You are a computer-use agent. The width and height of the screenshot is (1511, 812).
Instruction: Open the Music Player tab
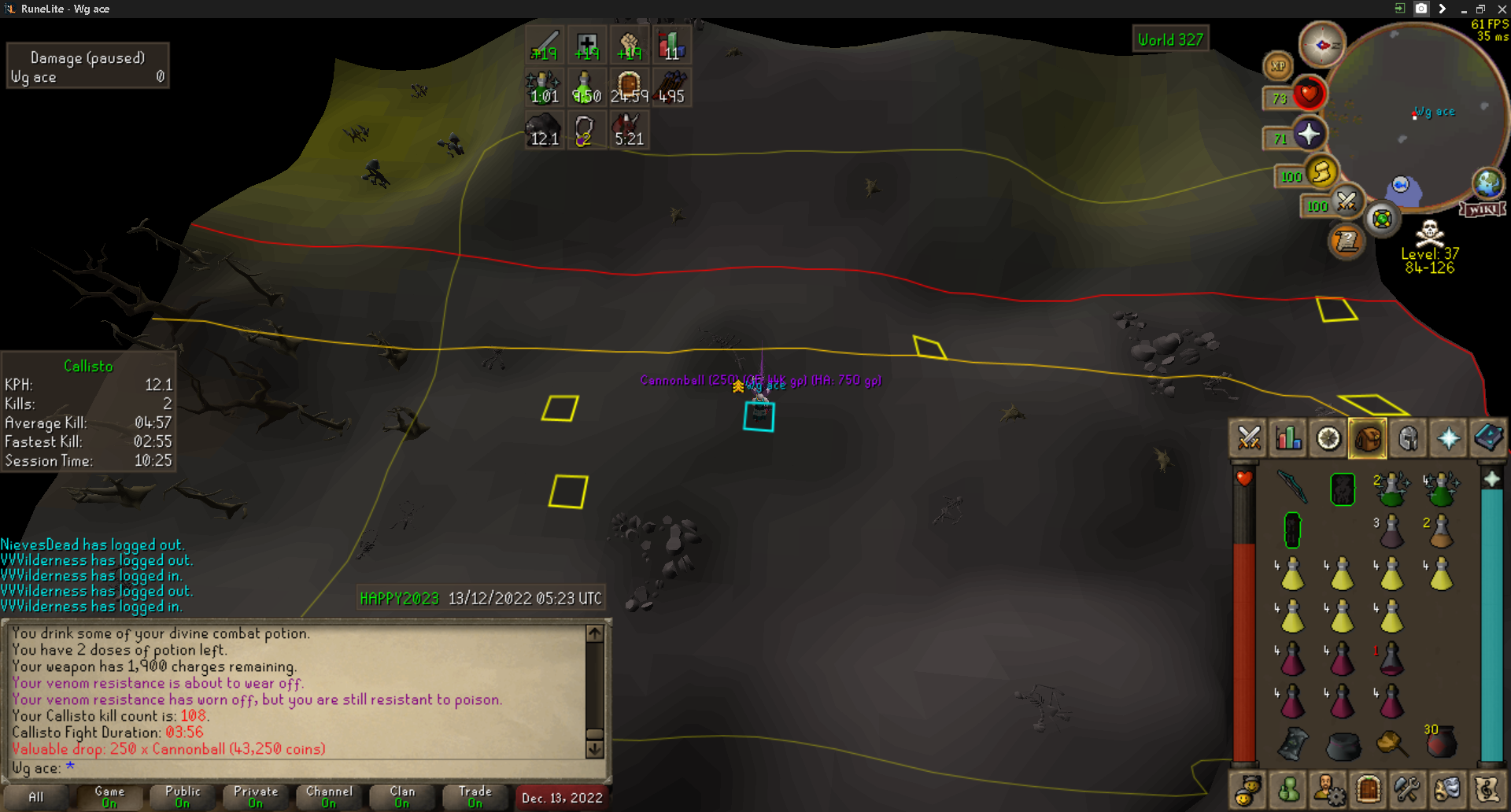point(1487,789)
